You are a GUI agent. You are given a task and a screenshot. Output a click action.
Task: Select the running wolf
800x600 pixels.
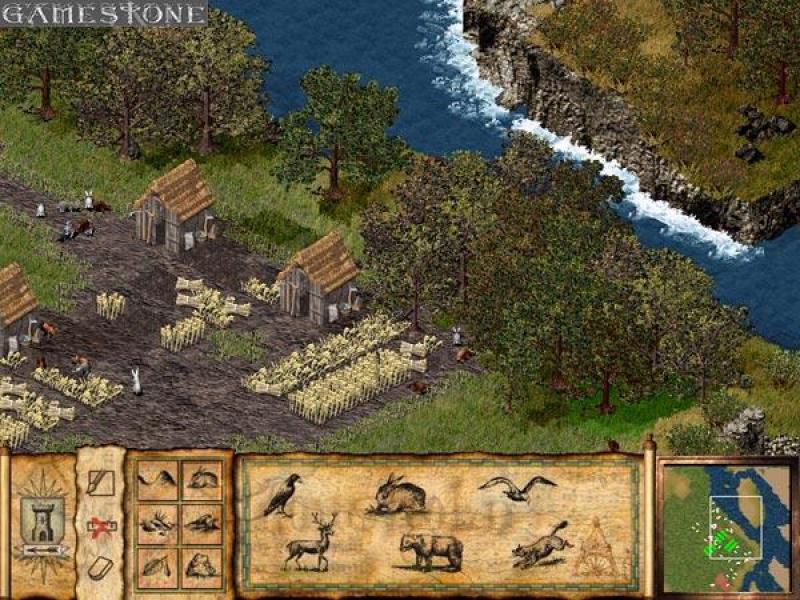pos(540,544)
